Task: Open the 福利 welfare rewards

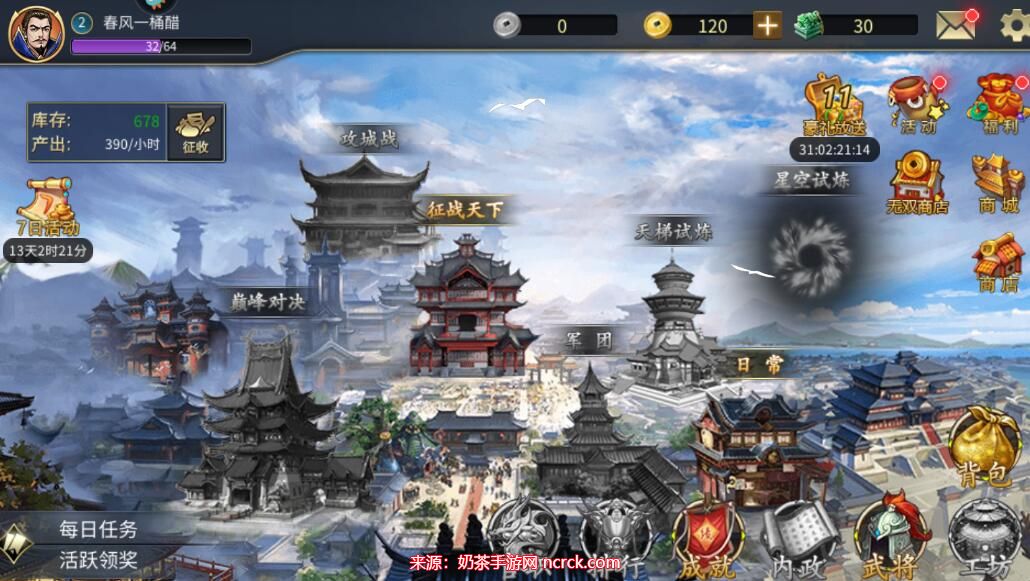Action: pos(997,105)
